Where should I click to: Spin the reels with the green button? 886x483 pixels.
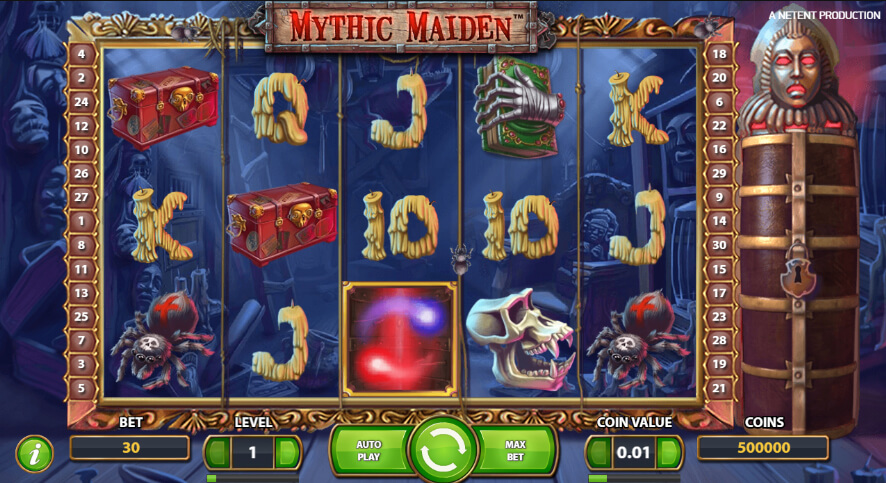coord(442,452)
